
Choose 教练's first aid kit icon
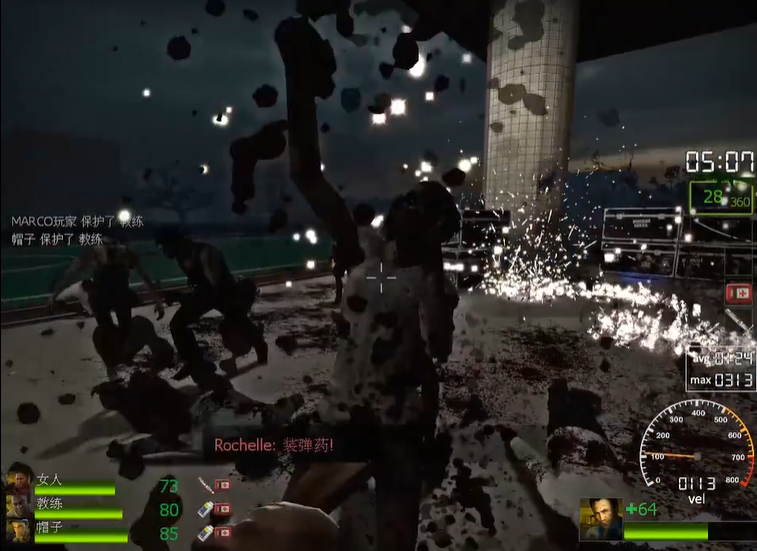(x=223, y=509)
